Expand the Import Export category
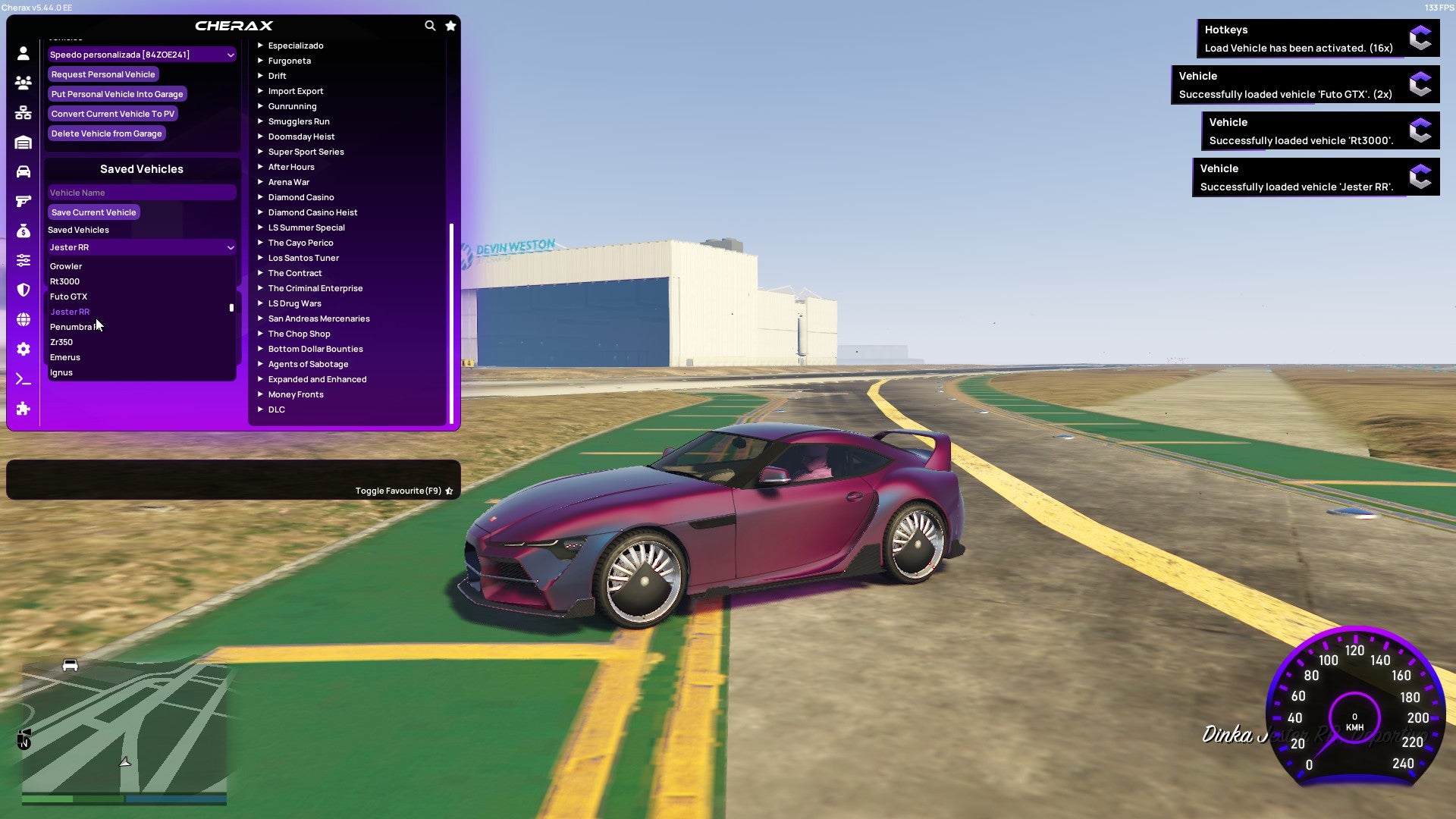Viewport: 1456px width, 819px height. coord(296,91)
